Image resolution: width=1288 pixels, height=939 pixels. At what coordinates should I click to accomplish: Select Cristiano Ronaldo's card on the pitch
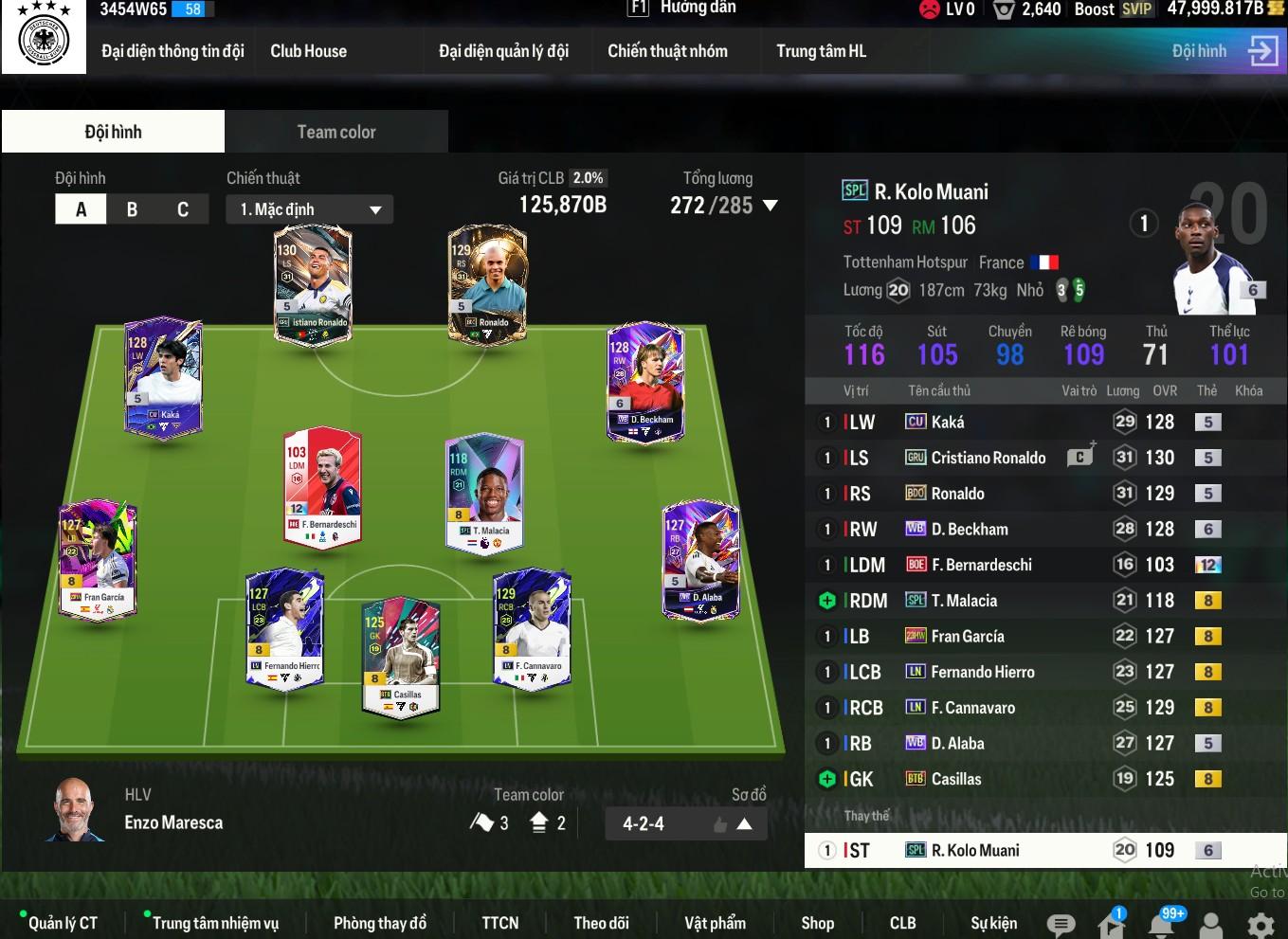(x=313, y=284)
